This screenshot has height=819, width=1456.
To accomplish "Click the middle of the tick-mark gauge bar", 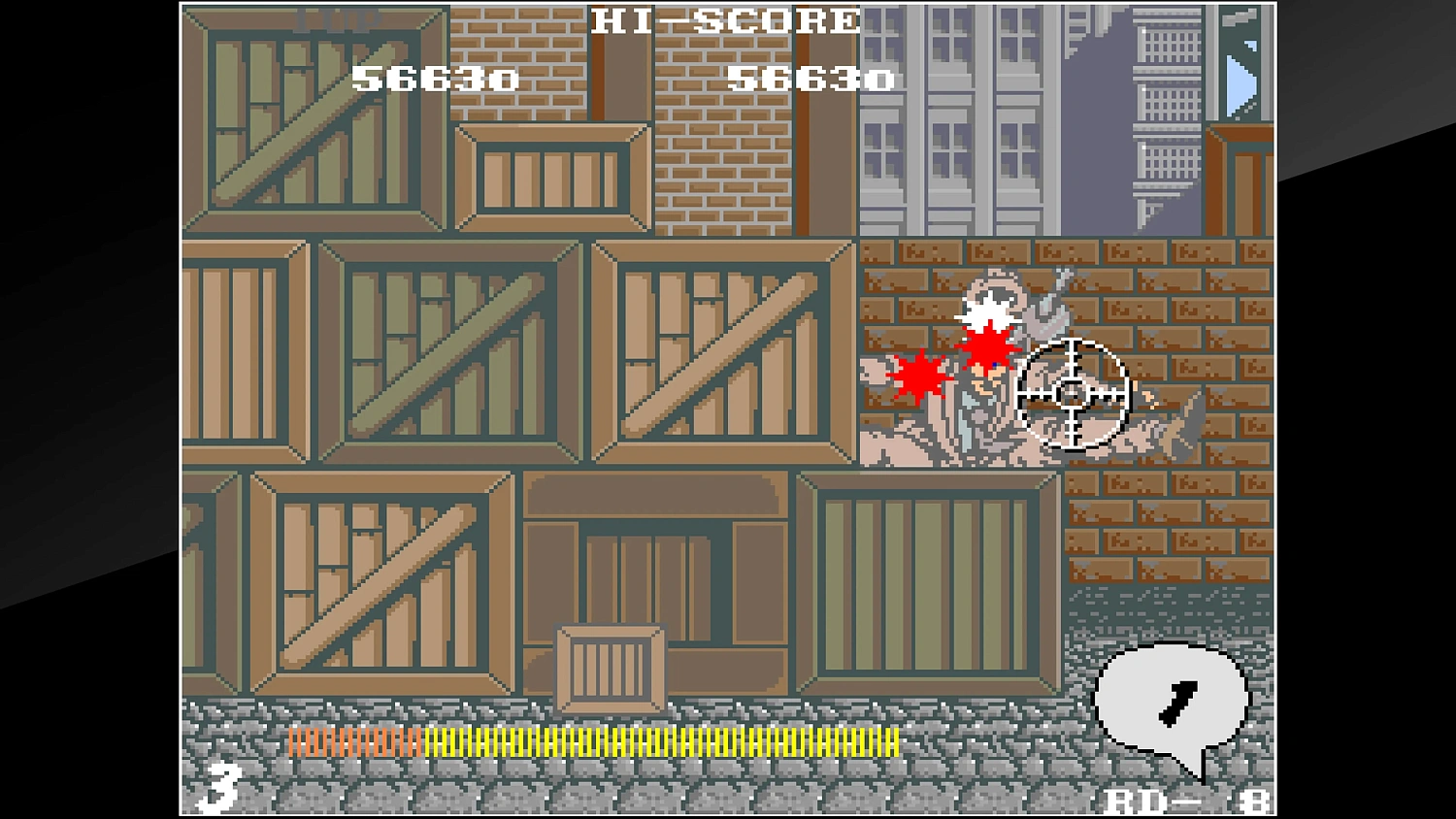I will click(592, 740).
